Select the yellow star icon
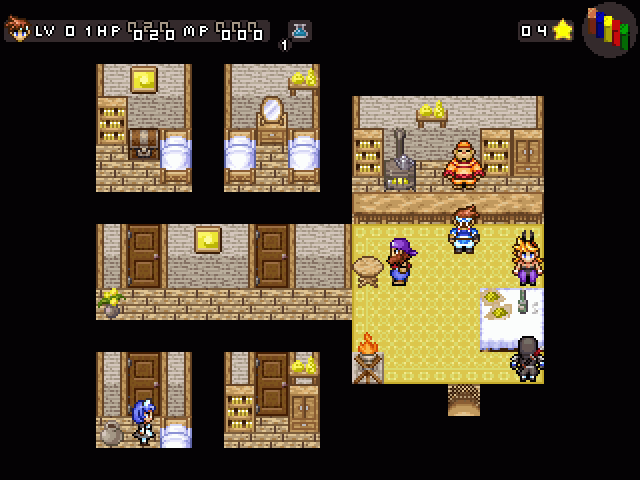 pos(563,30)
